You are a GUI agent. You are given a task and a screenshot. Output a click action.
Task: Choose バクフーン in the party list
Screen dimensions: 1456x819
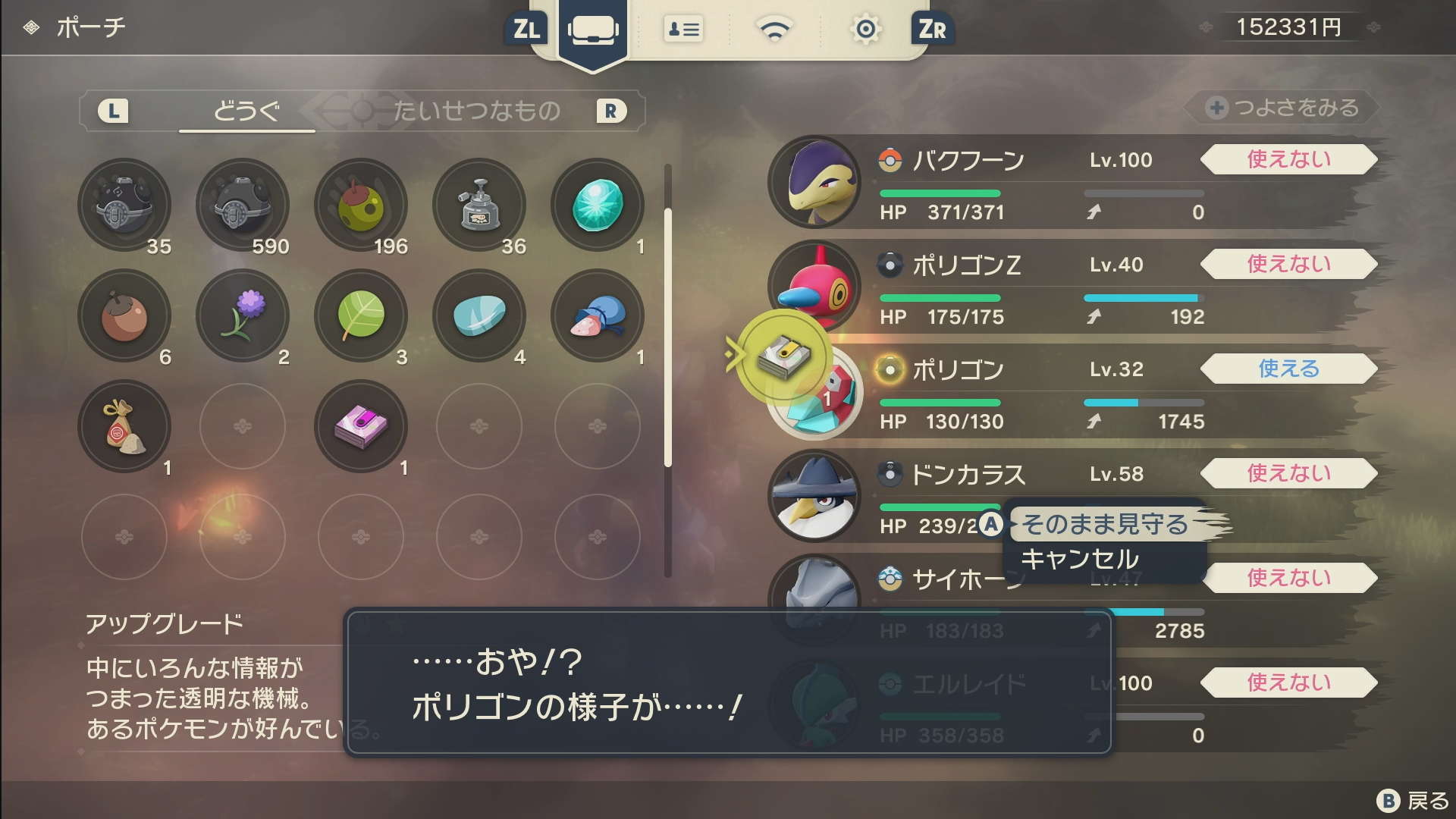(968, 161)
